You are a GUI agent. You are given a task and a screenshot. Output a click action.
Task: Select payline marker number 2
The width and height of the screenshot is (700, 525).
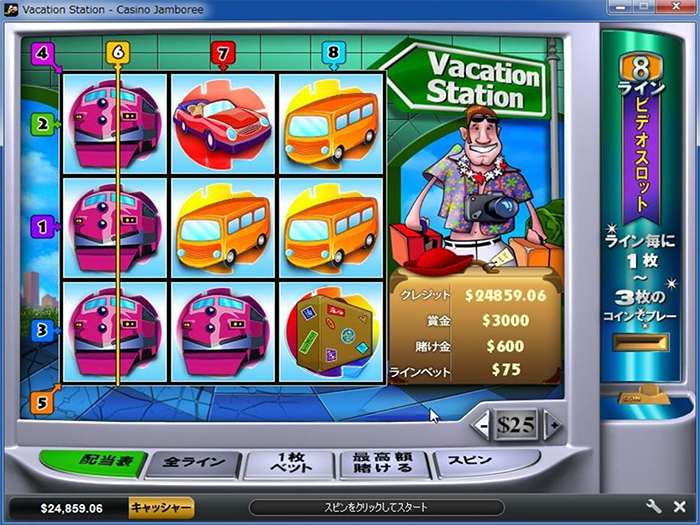[42, 125]
